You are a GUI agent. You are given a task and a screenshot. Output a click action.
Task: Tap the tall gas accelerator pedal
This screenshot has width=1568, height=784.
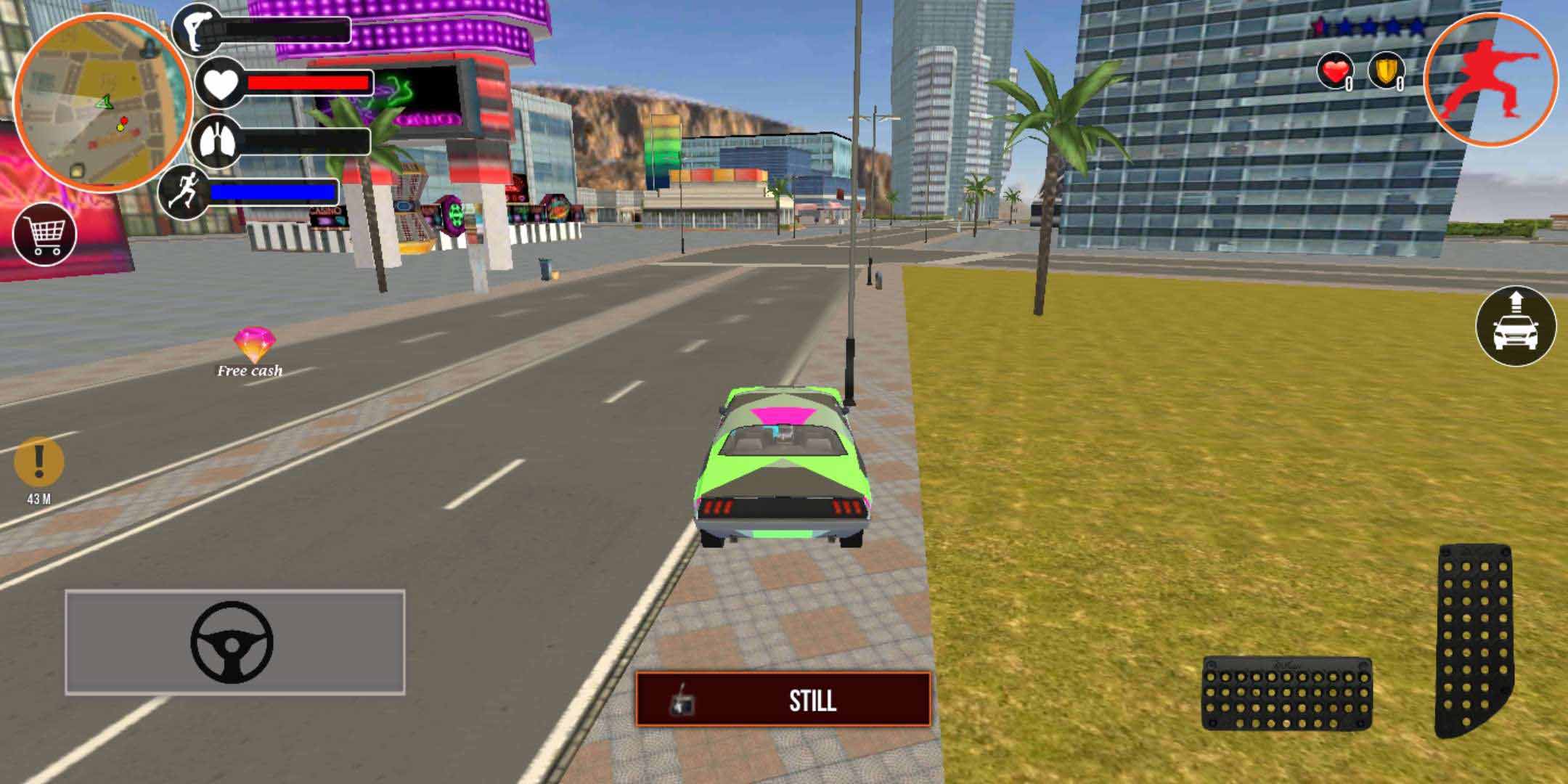coord(1474,639)
